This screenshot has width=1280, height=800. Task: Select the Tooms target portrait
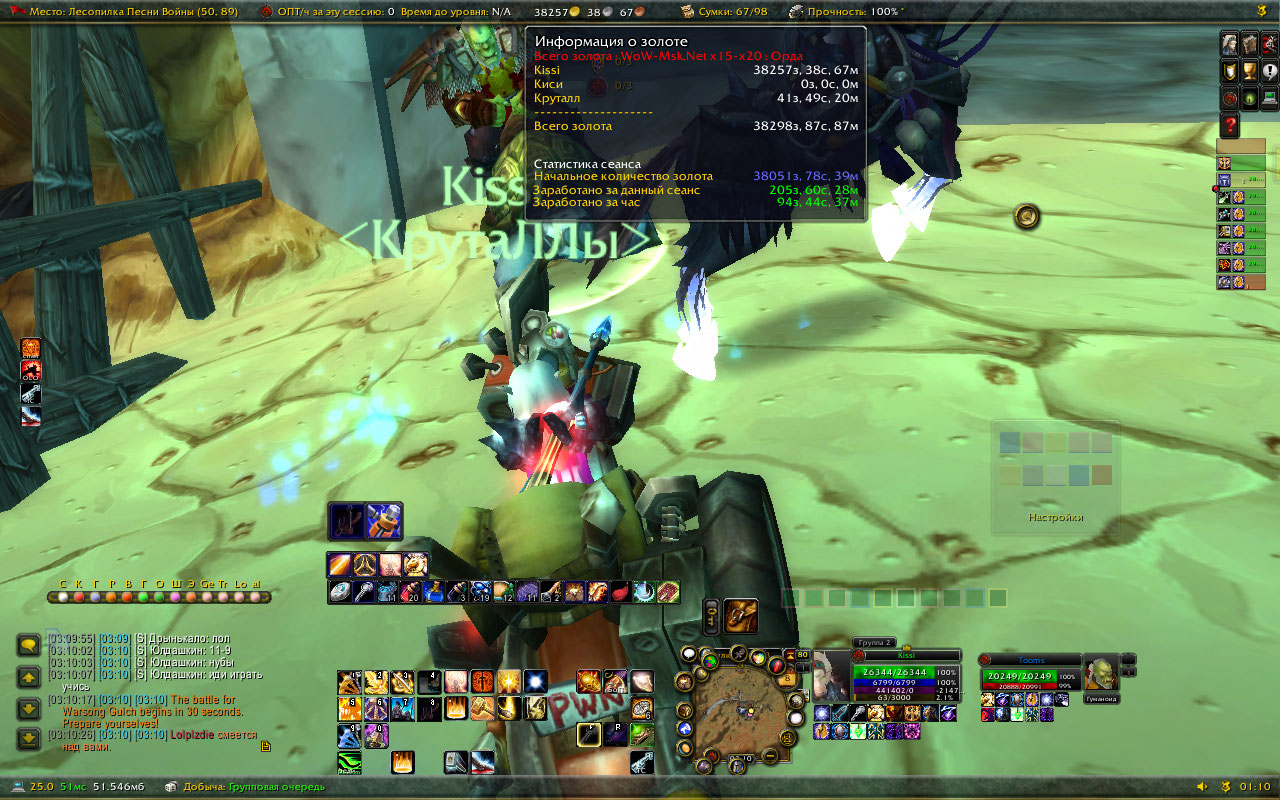pos(1100,678)
